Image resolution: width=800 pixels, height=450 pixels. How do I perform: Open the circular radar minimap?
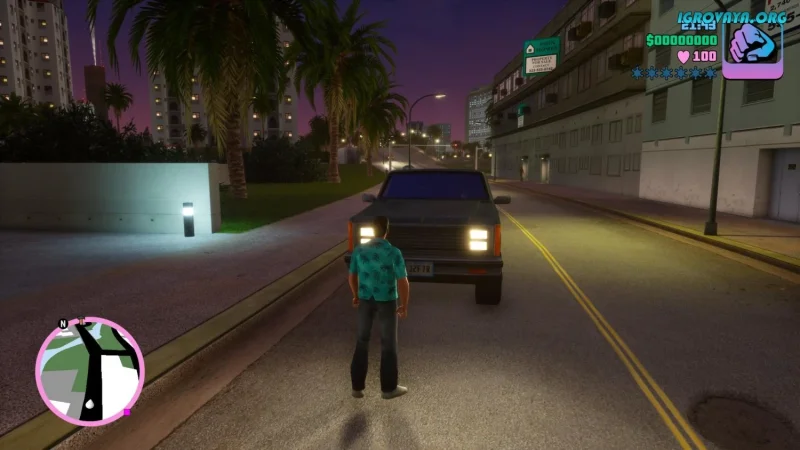point(89,371)
